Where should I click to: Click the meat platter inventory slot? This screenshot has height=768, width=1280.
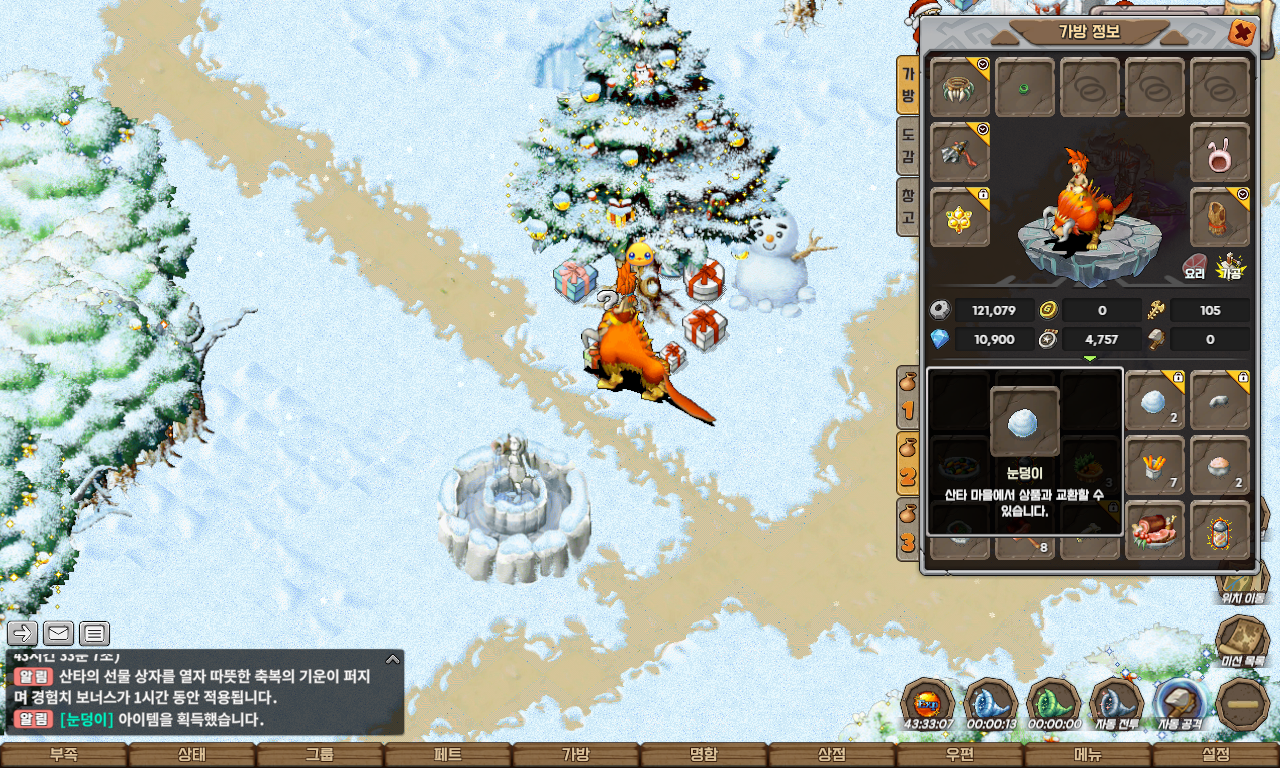(x=1155, y=530)
